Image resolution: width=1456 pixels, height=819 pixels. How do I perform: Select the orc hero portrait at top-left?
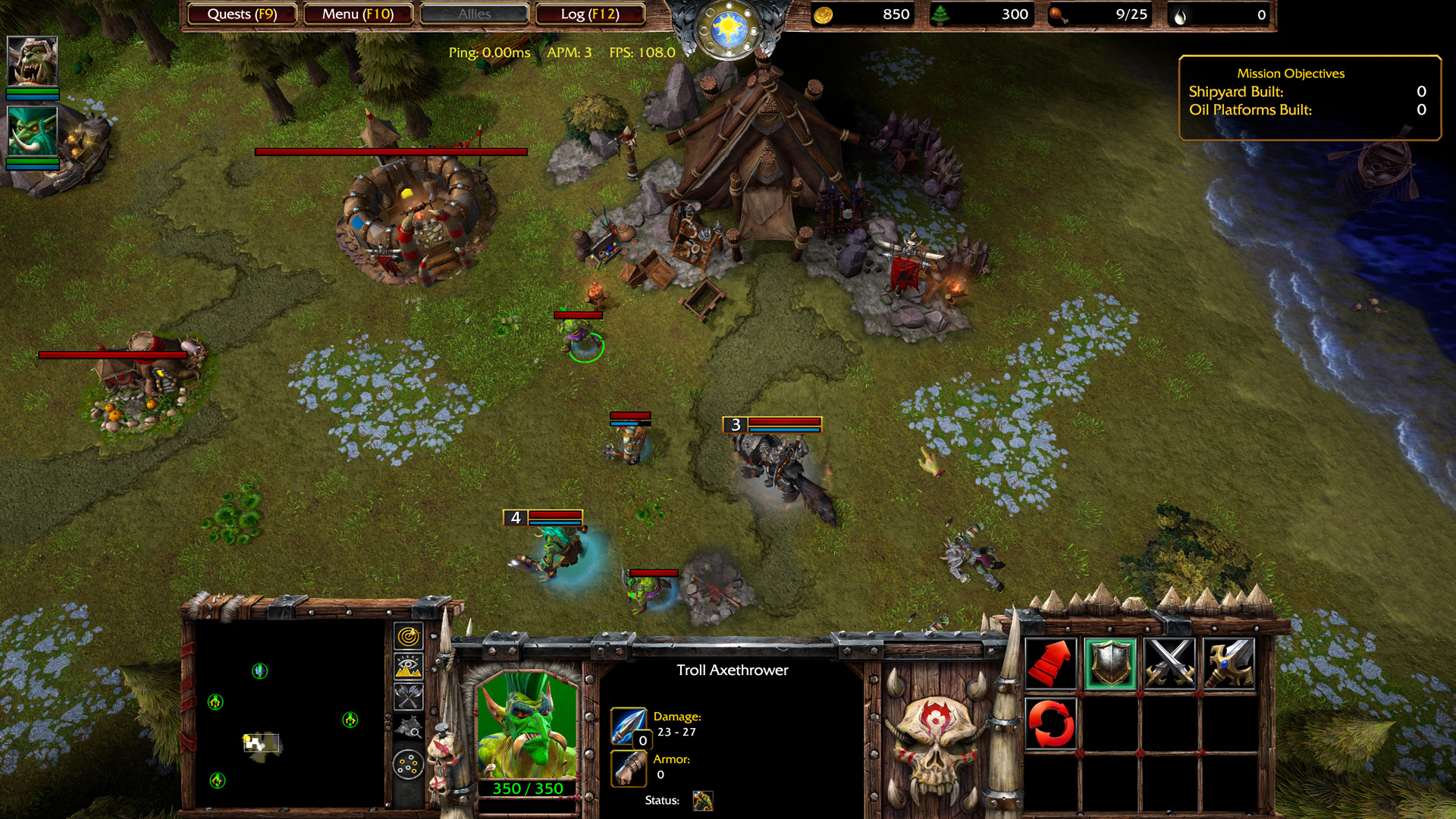click(32, 61)
